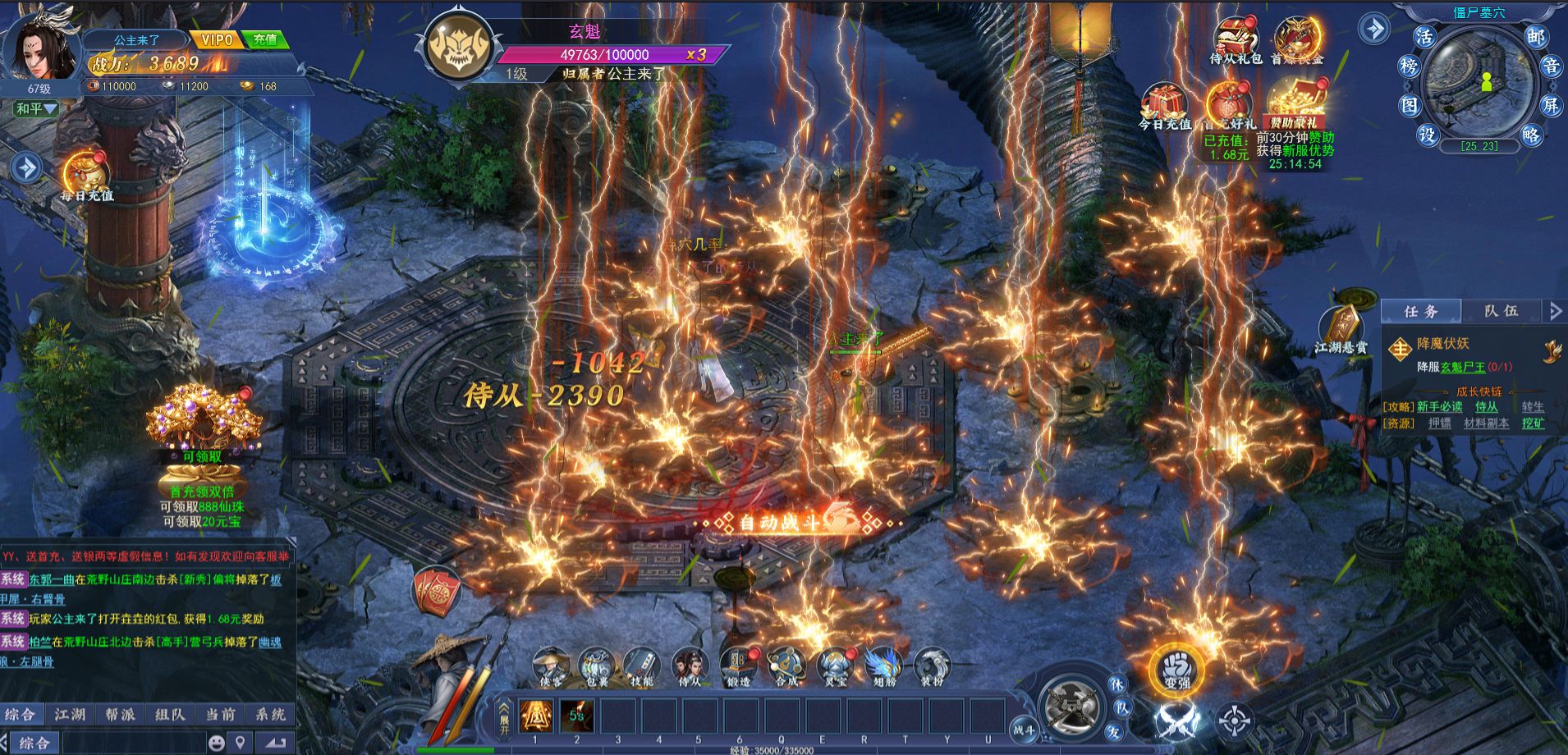Switch chat to the 帮派 guild tab
This screenshot has height=755, width=1568.
tap(119, 714)
